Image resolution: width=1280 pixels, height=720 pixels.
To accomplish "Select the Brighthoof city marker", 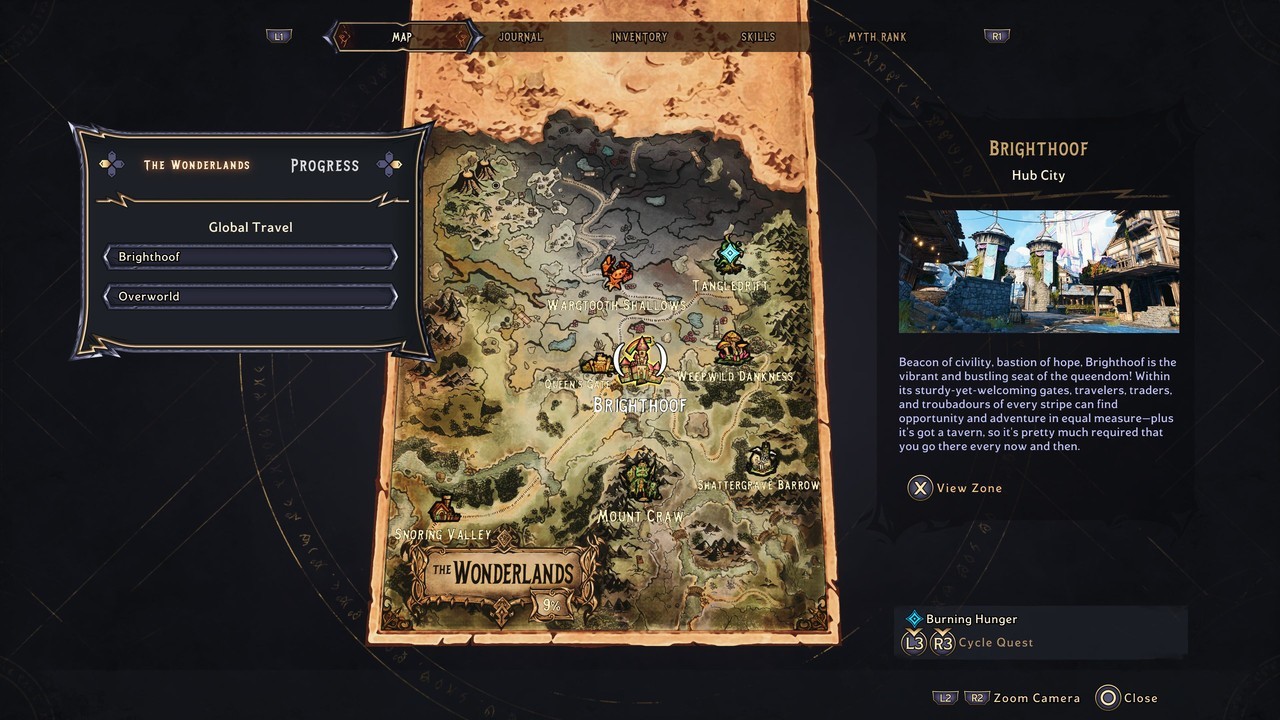I will [641, 359].
